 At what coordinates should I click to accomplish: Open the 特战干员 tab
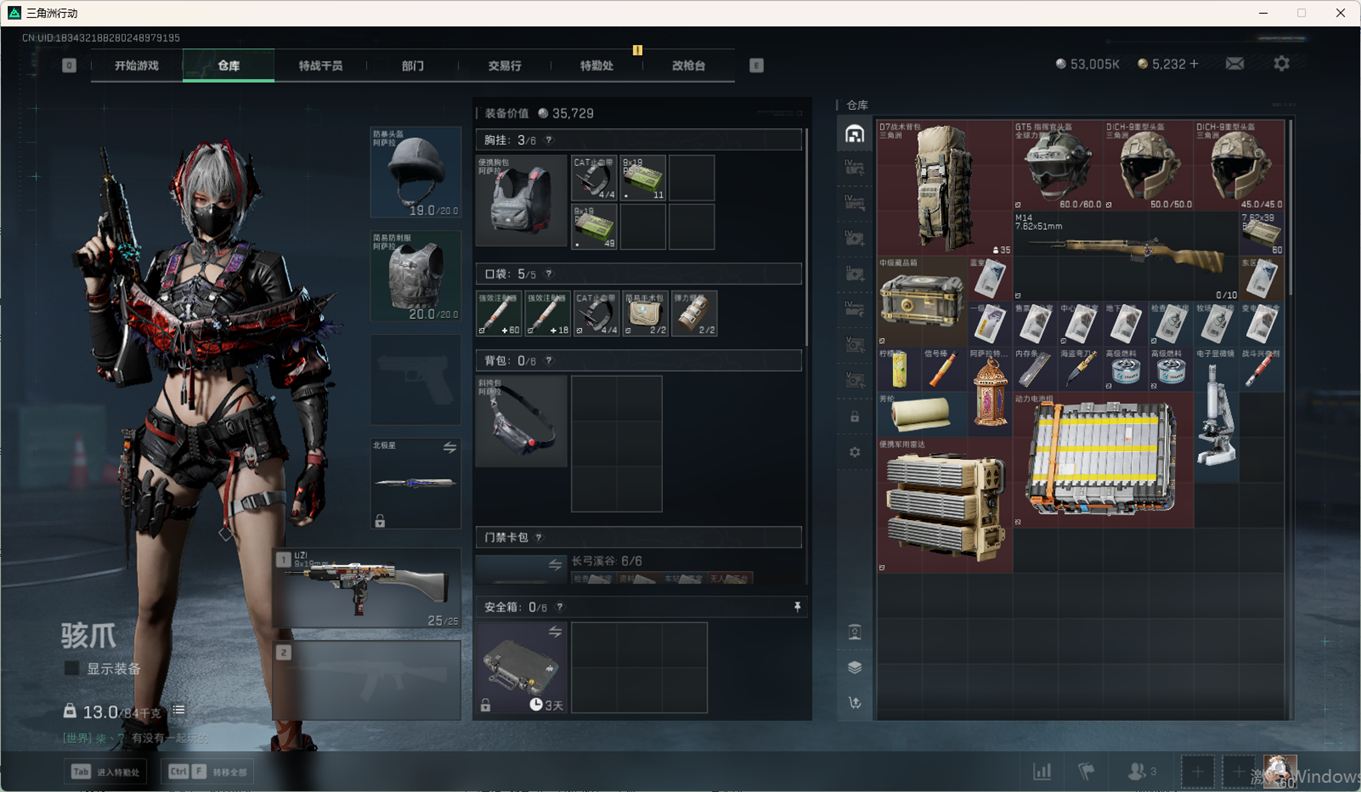[x=320, y=66]
